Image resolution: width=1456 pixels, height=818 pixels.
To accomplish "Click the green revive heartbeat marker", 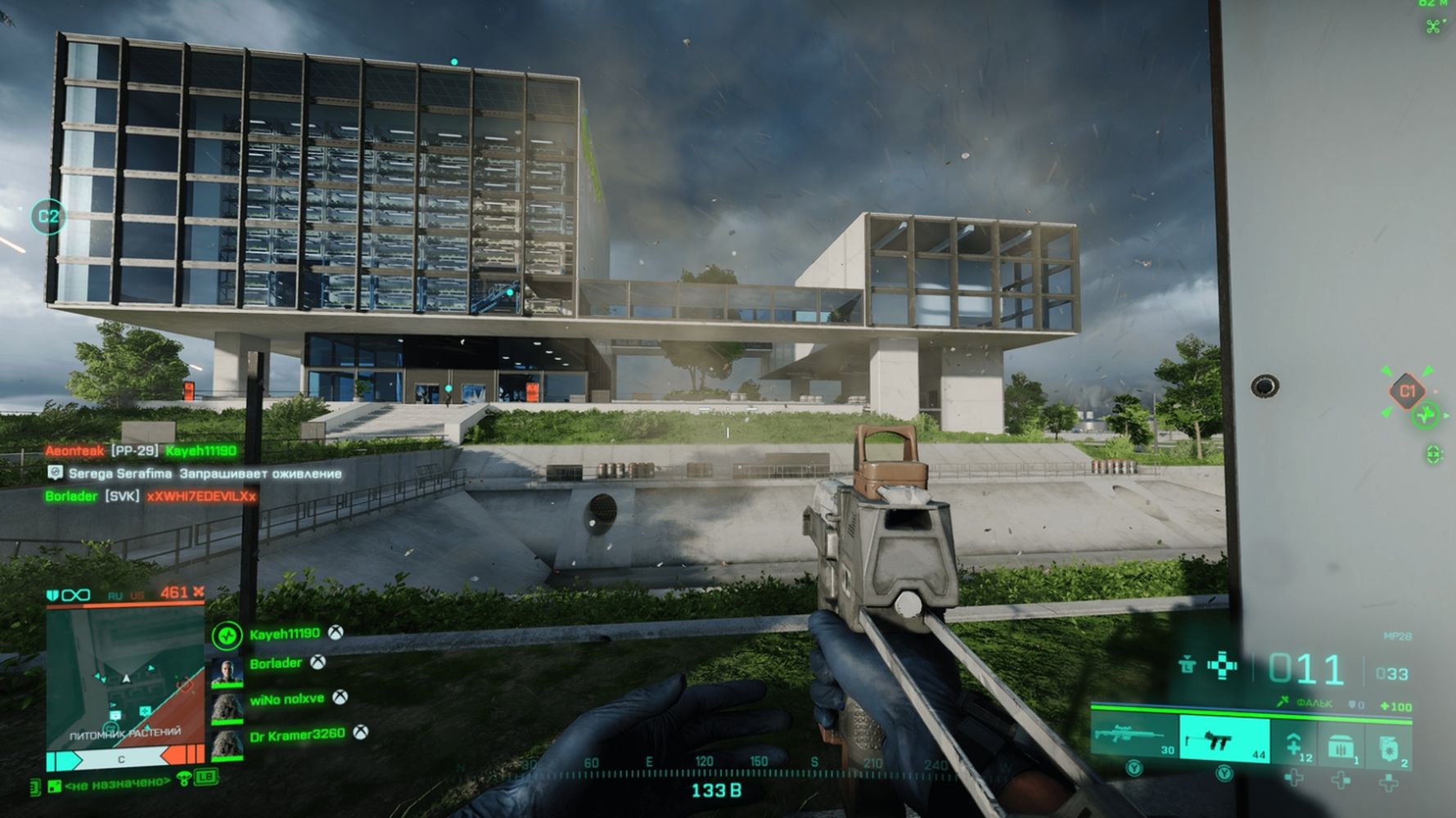I will 1426,416.
